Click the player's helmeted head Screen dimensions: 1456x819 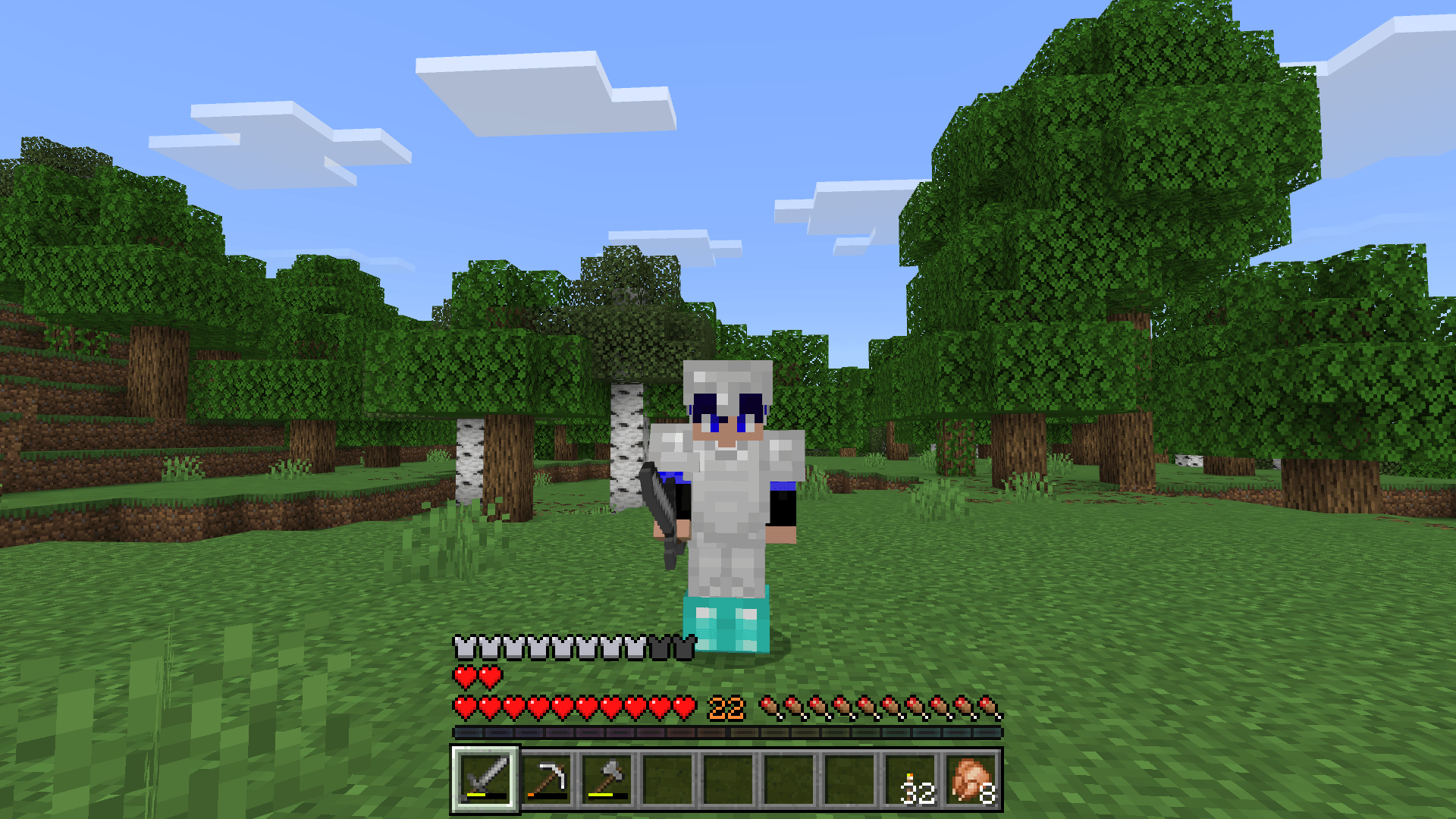point(728,398)
